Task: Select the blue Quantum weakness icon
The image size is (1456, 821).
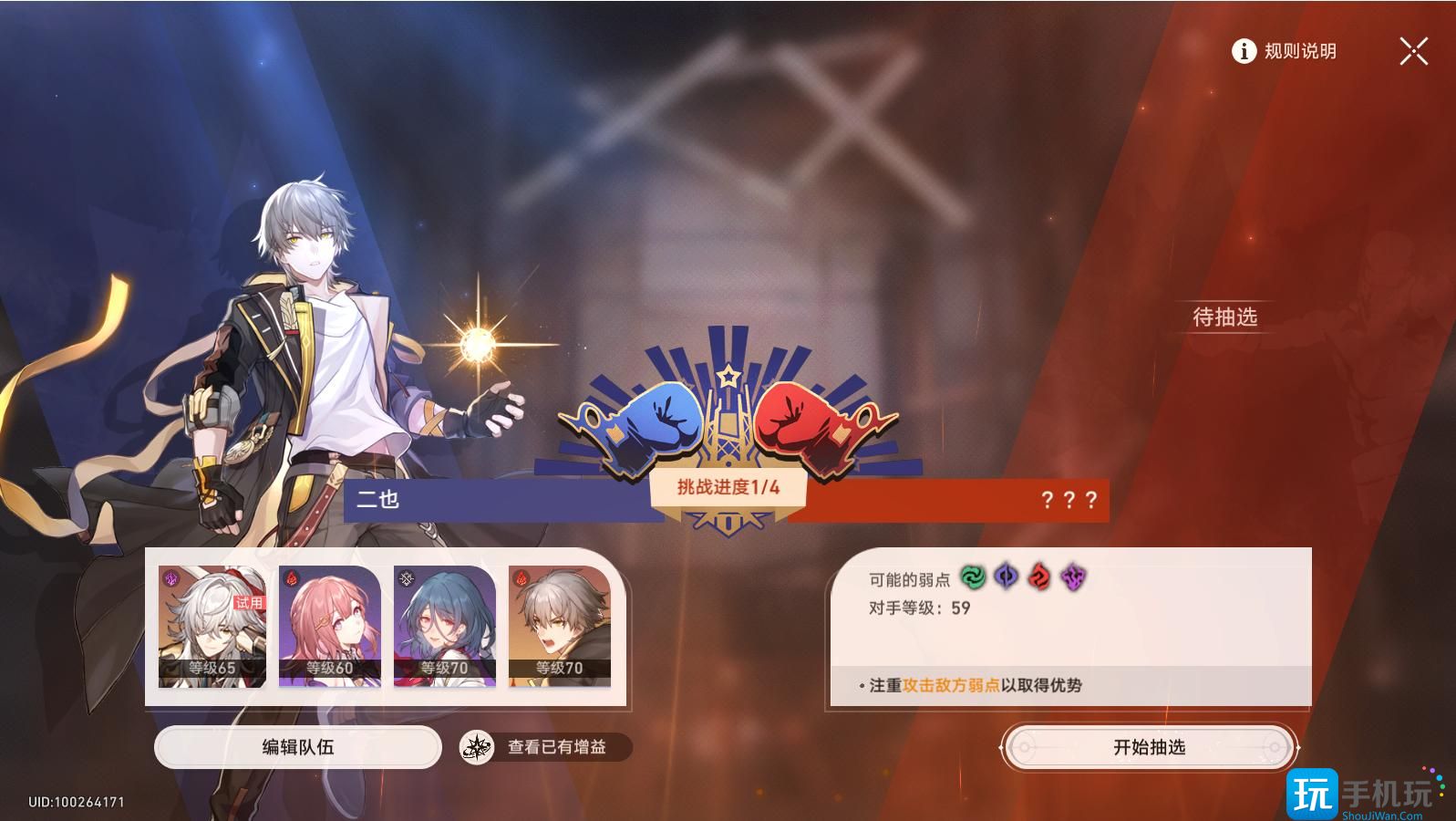Action: [x=1005, y=576]
